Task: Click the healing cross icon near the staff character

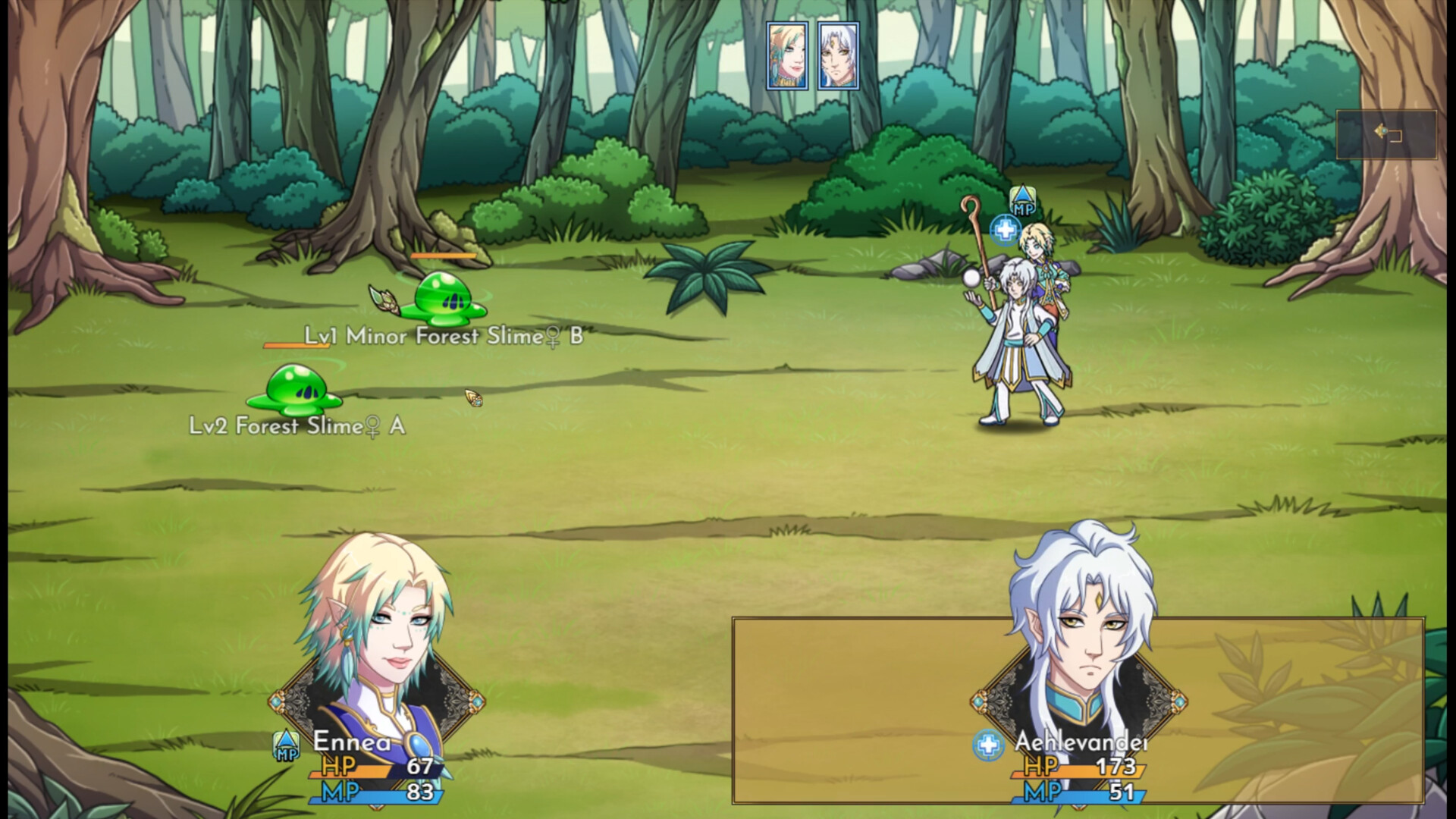Action: pos(1007,229)
